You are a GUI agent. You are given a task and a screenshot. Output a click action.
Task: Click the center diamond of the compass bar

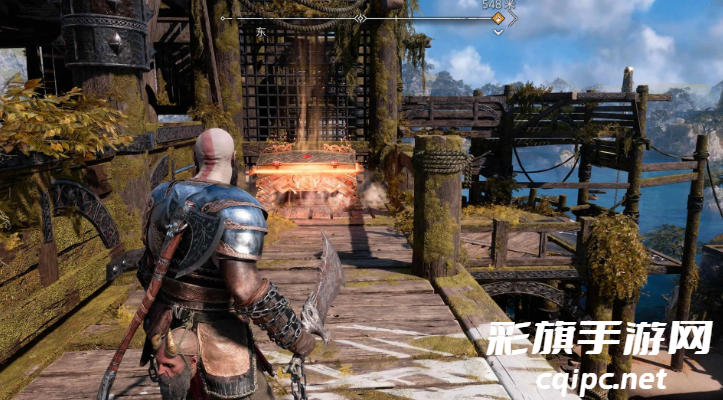360,18
